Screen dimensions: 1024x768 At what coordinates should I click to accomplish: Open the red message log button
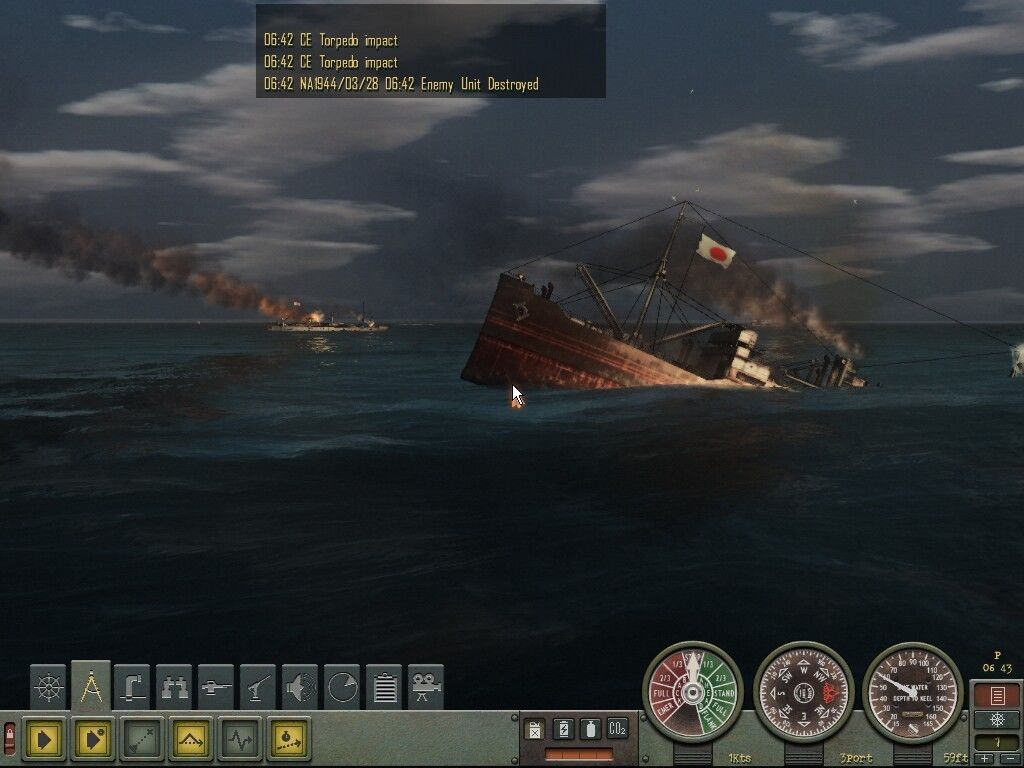pos(996,695)
